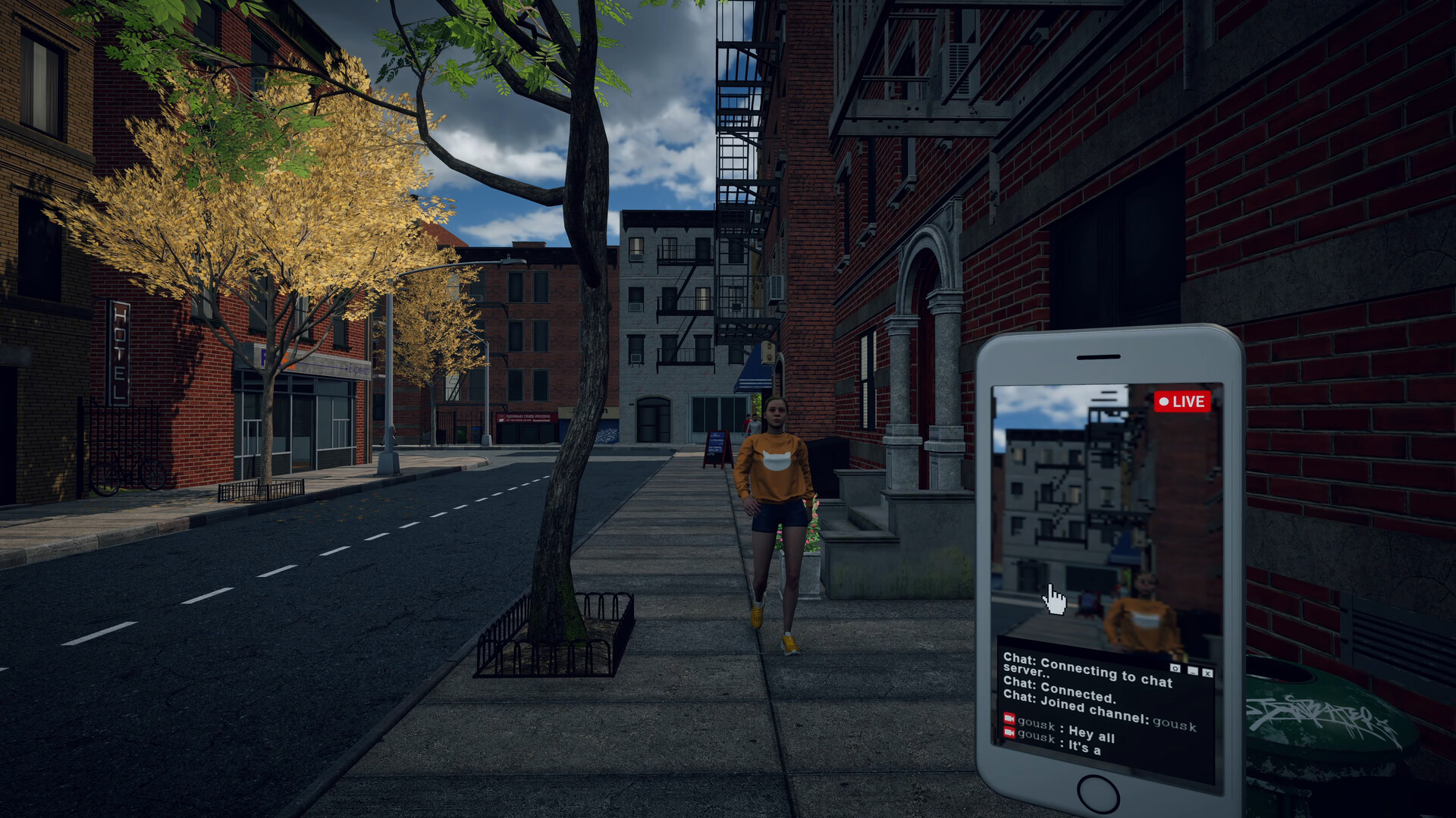This screenshot has height=818, width=1456.
Task: Click the red LIVE indicator badge
Action: (1183, 403)
